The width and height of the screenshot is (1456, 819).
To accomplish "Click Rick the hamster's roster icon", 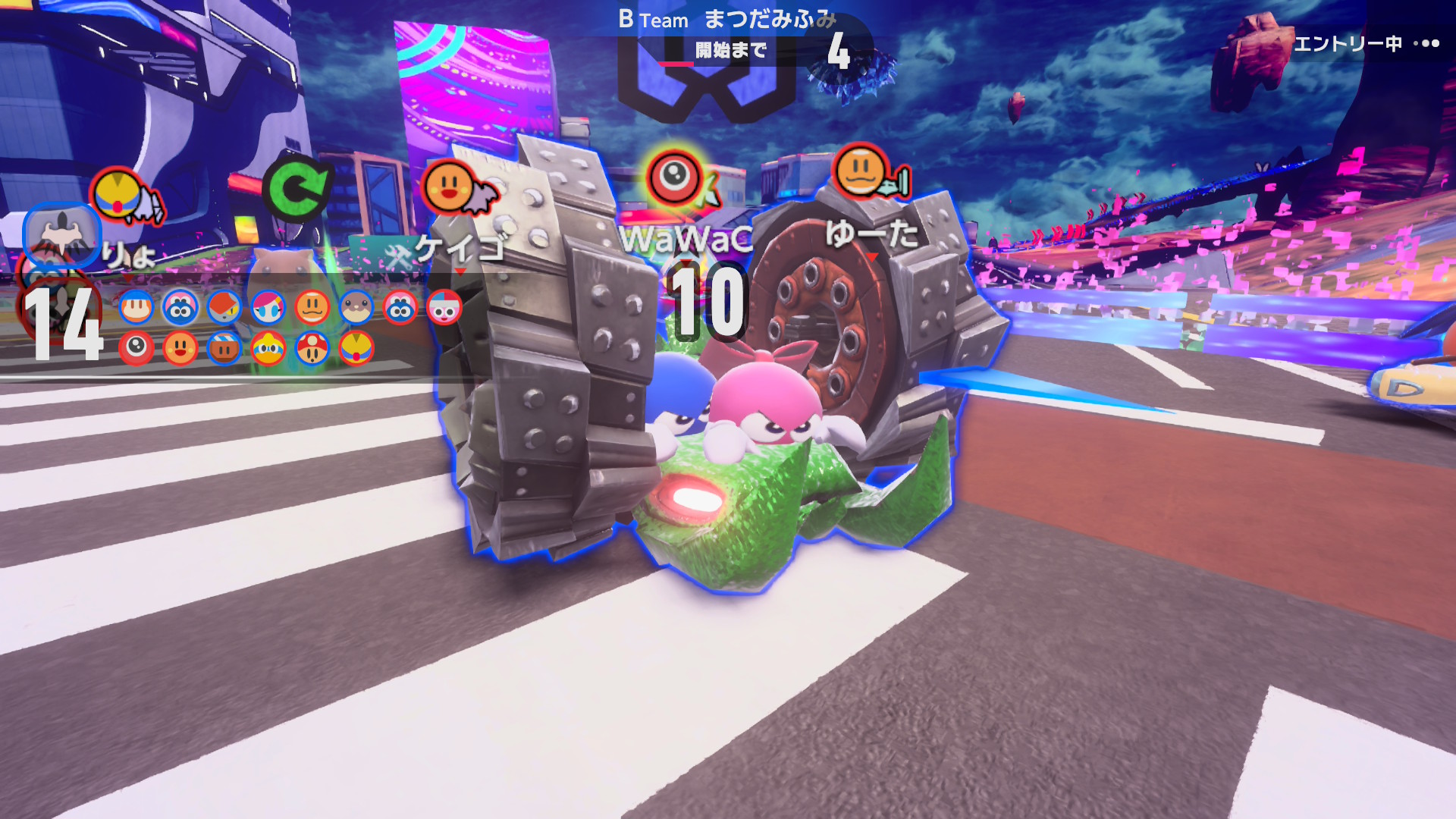I will (356, 308).
